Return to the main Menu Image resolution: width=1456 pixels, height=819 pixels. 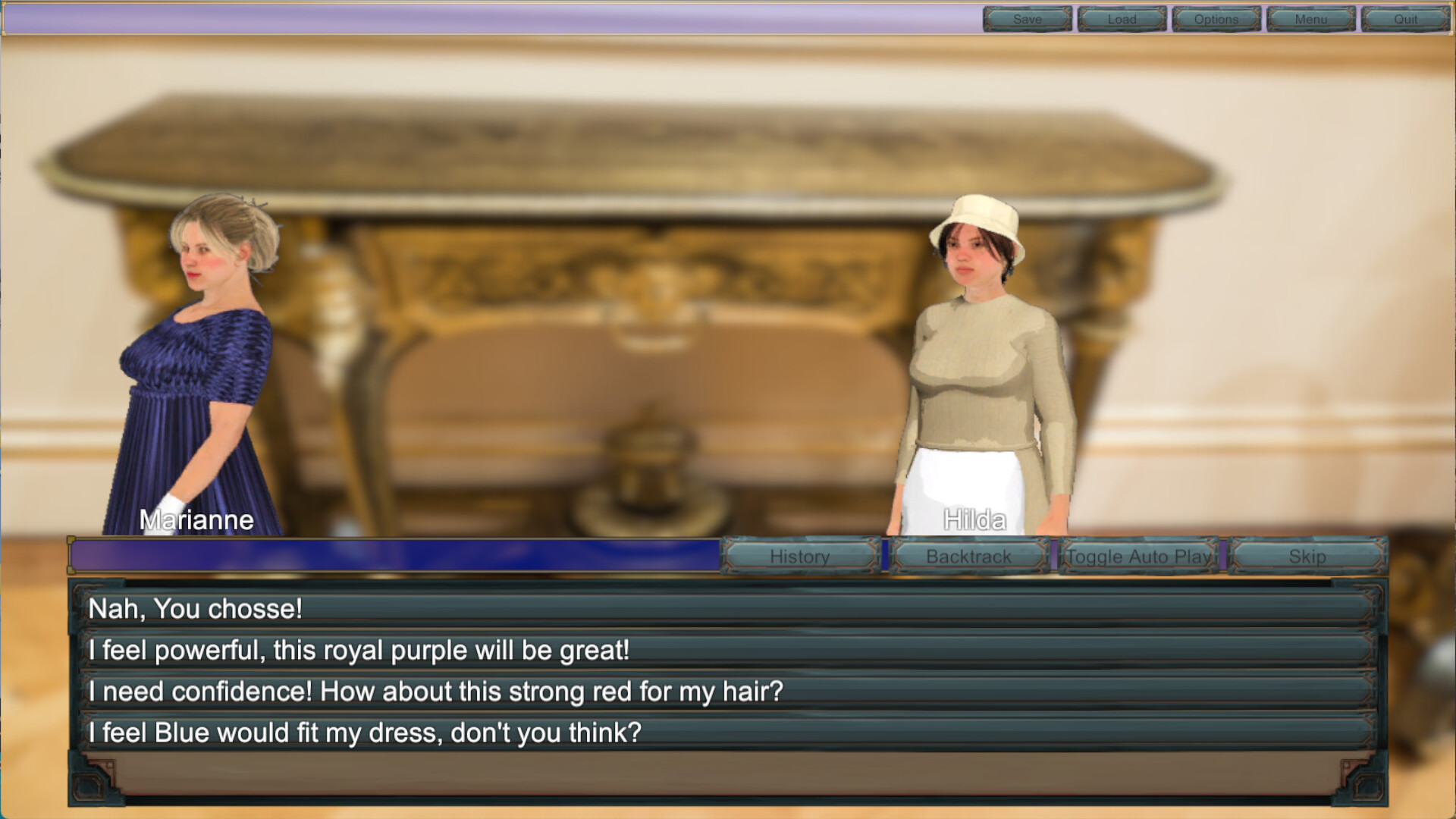coord(1310,19)
